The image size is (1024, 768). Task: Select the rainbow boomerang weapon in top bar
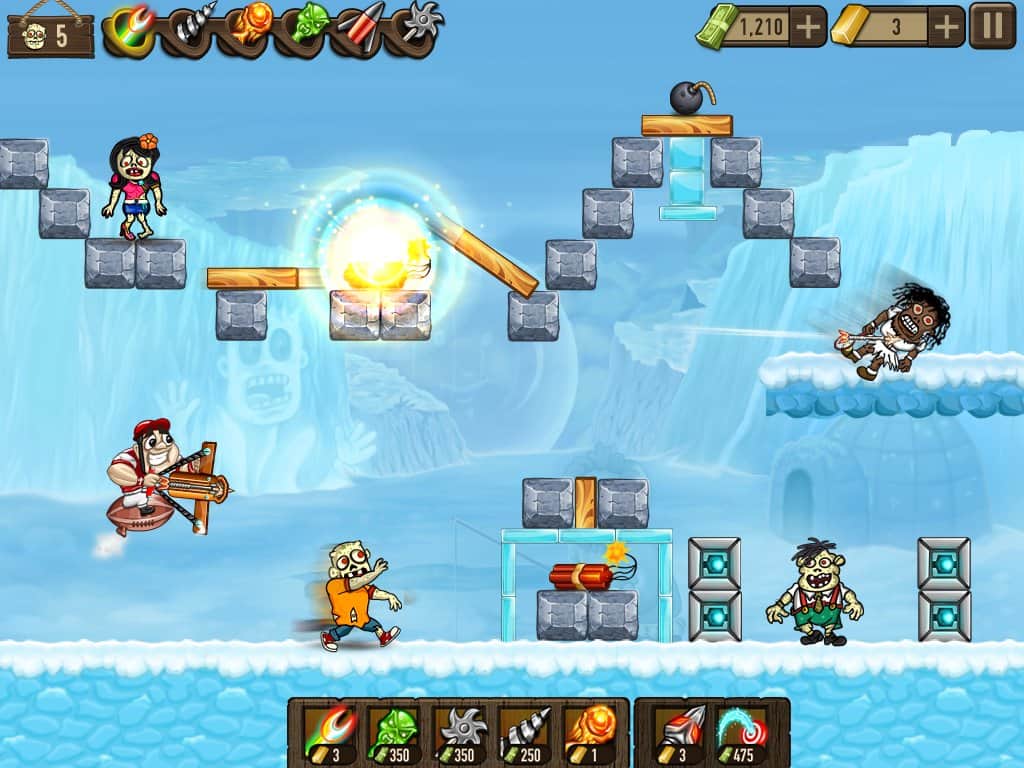pyautogui.click(x=129, y=25)
